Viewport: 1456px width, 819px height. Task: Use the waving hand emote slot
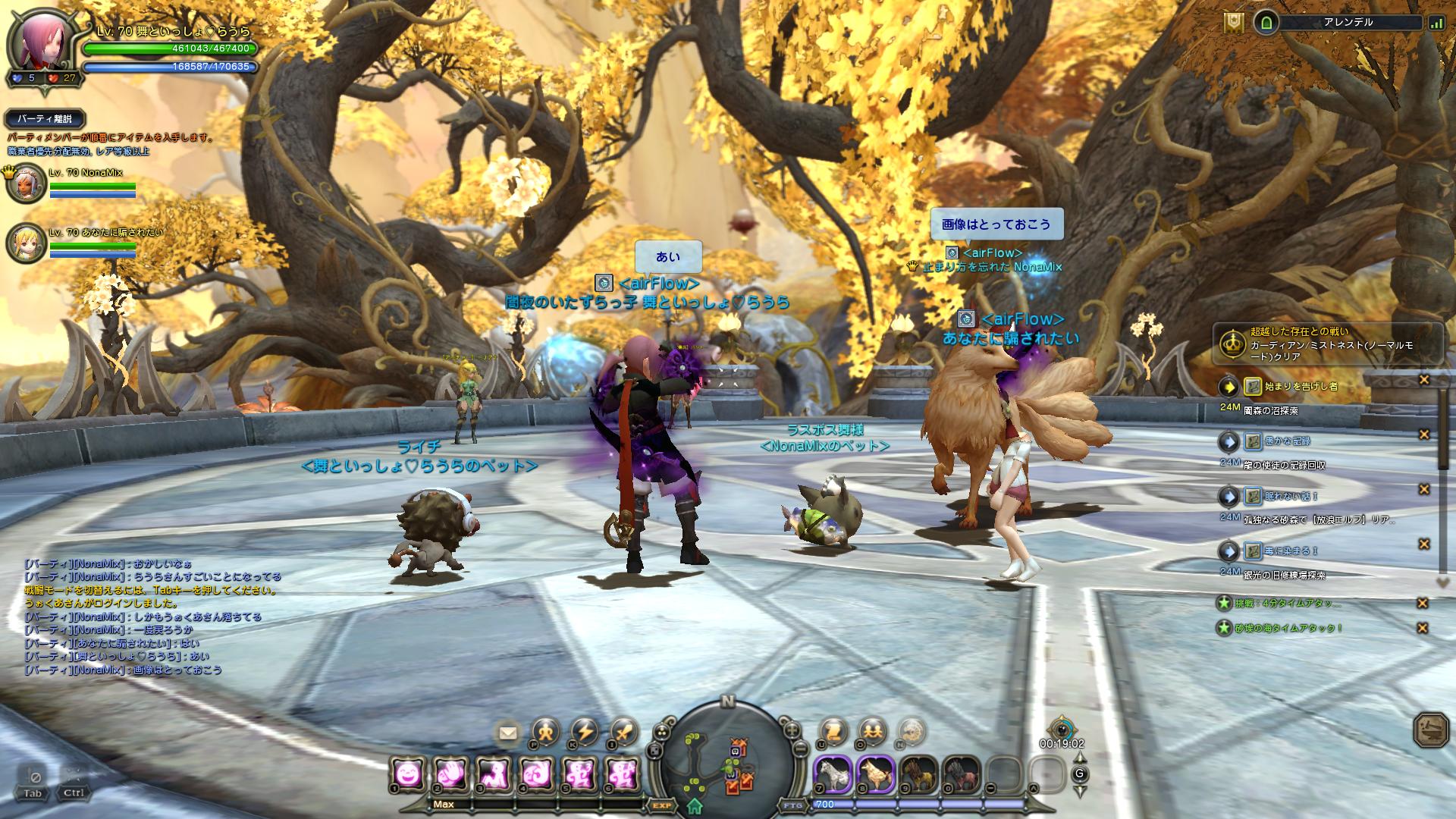tap(450, 774)
